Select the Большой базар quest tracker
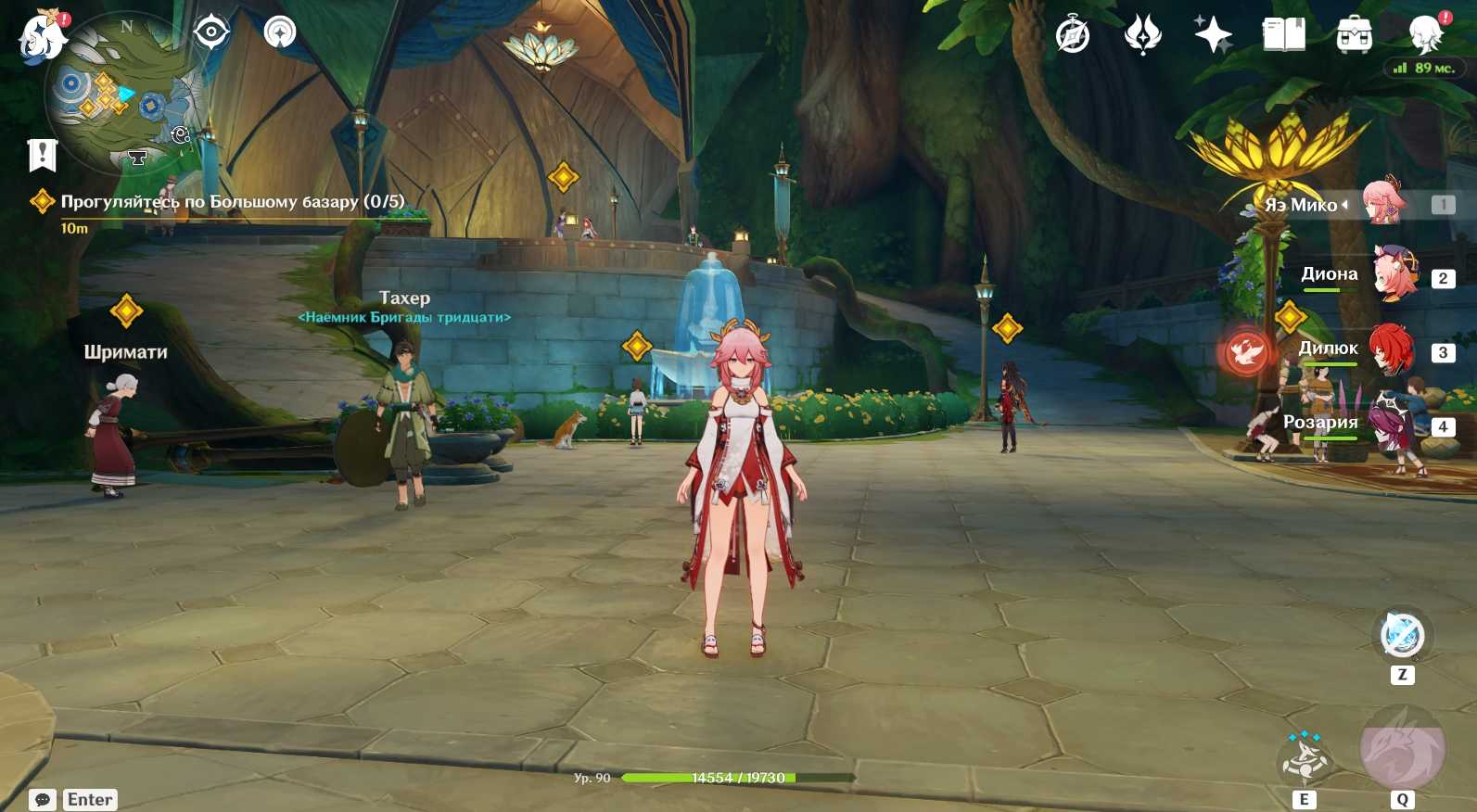 pos(232,202)
